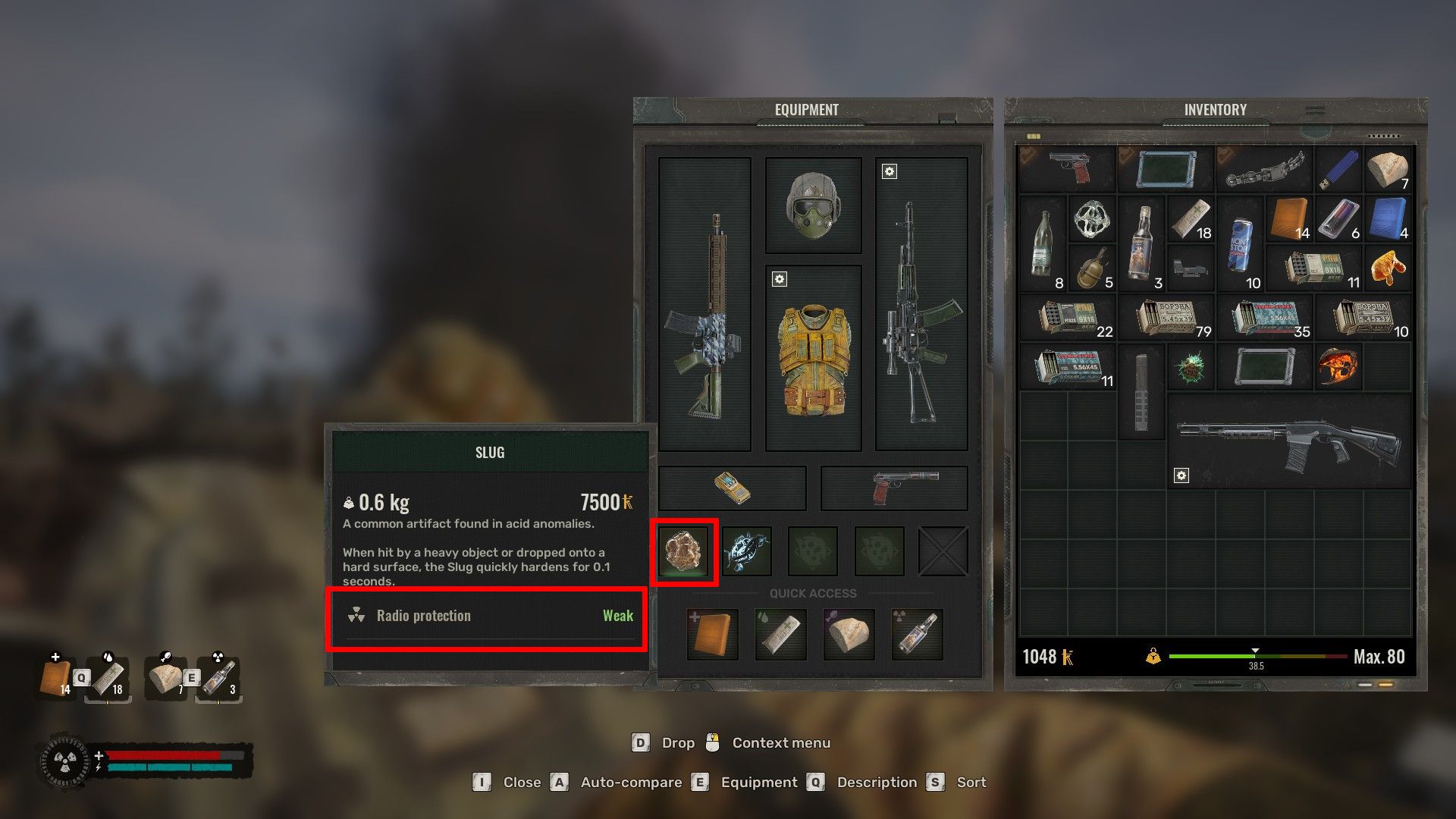Click the grenade in the inventory grid
The image size is (1456, 819).
(1092, 267)
